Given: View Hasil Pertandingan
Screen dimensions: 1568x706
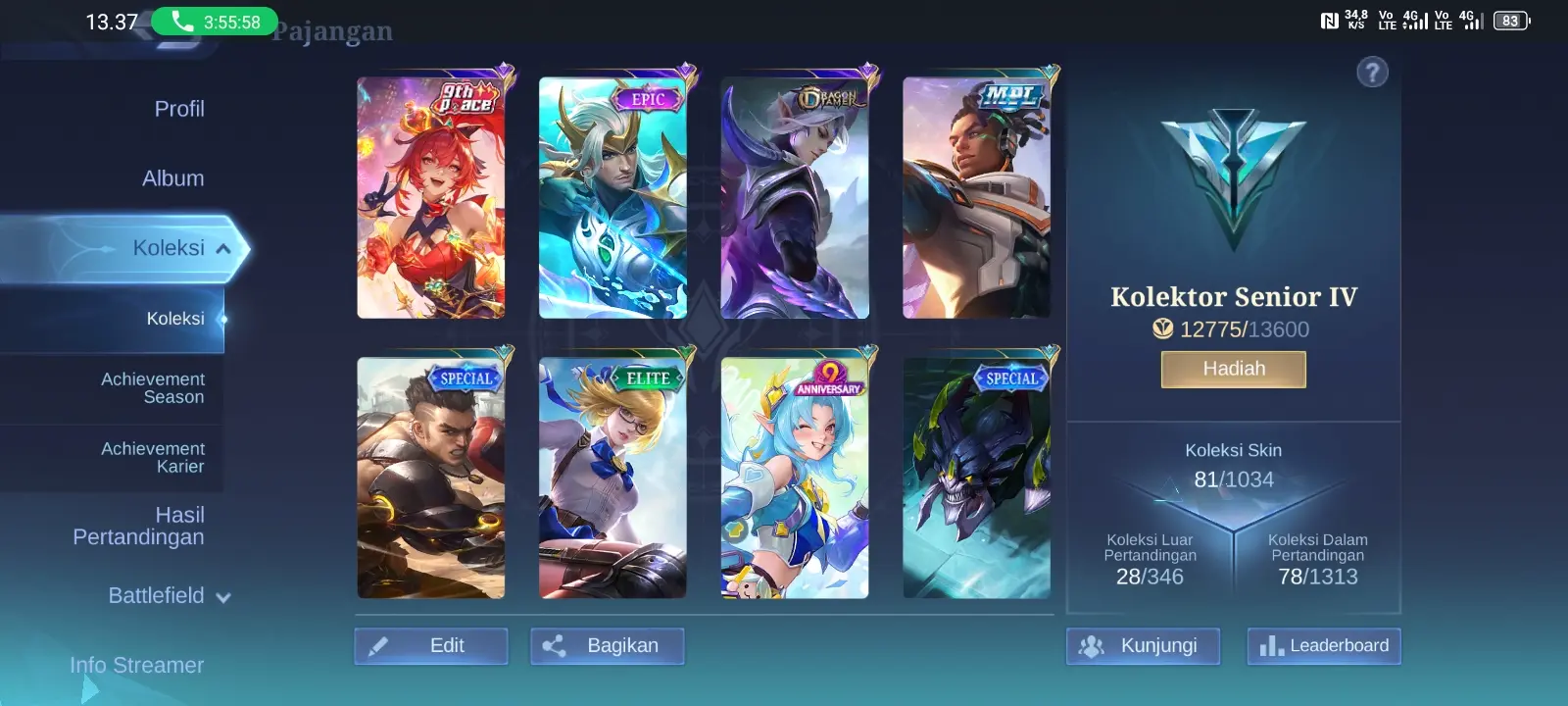Looking at the screenshot, I should coord(138,526).
